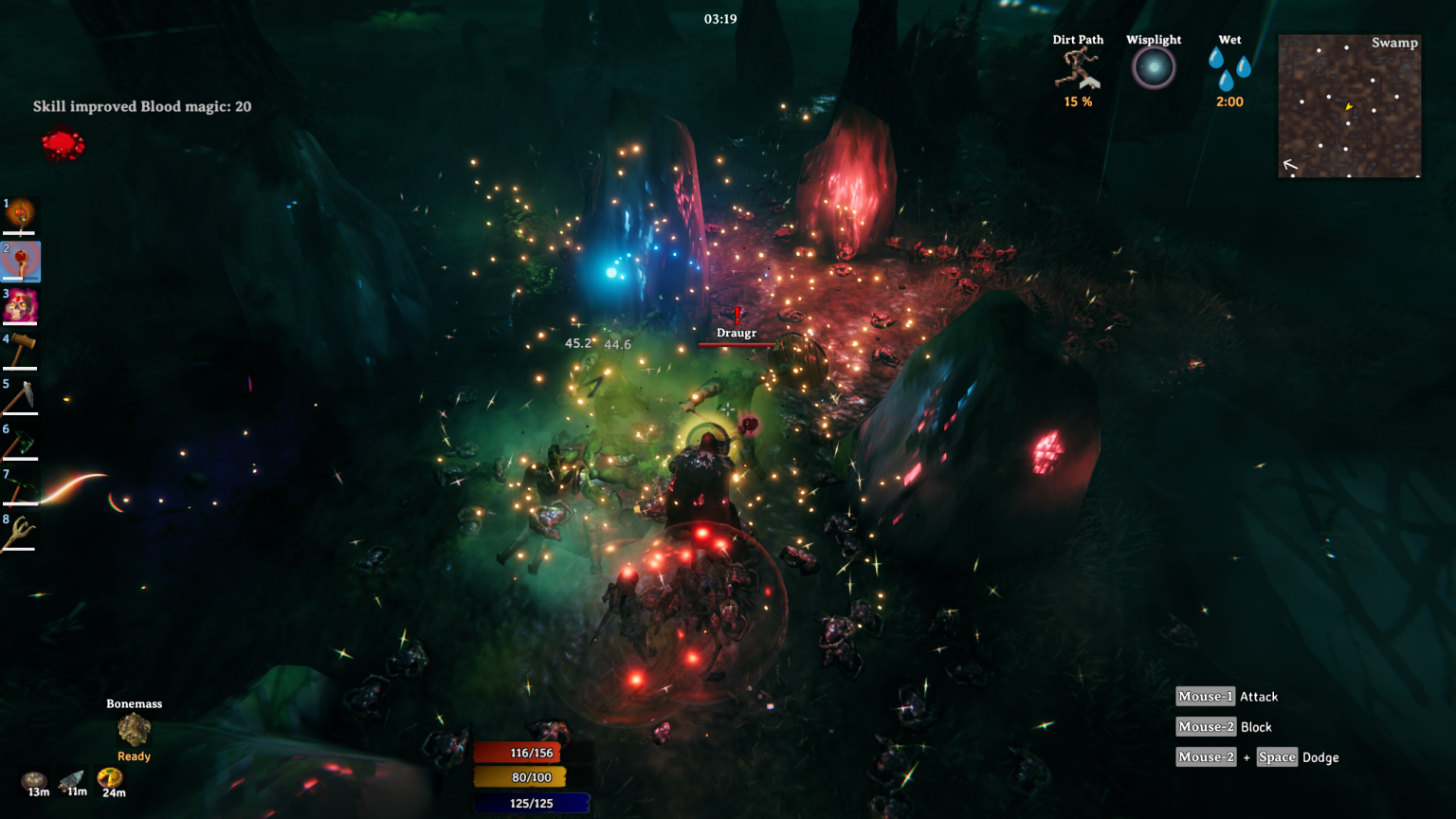Click the Wisplight status effect icon
Screen dimensions: 1456x819
point(1154,68)
